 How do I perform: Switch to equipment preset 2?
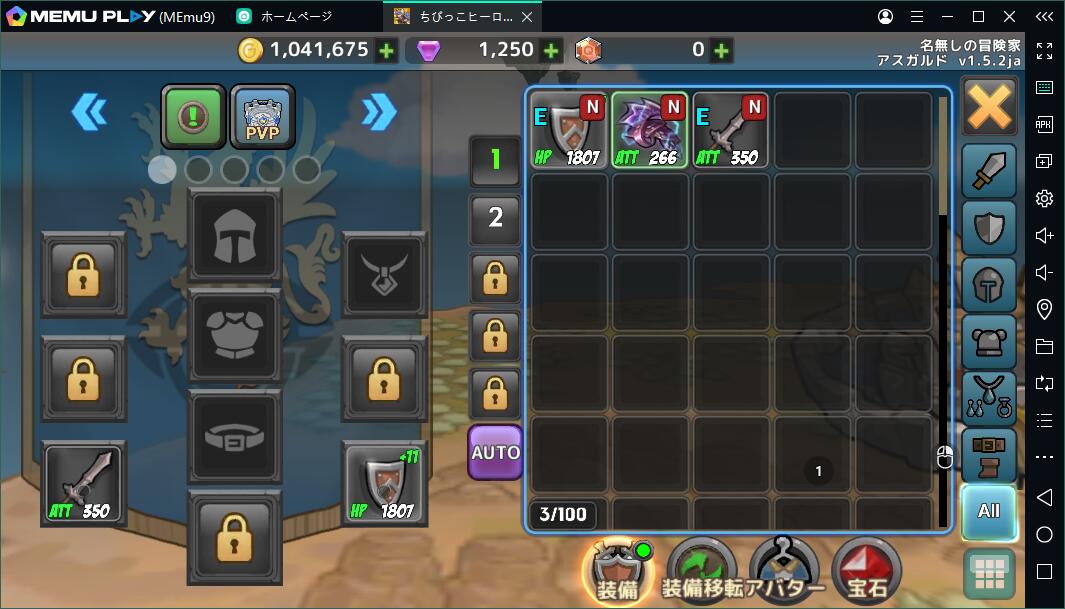click(x=496, y=217)
